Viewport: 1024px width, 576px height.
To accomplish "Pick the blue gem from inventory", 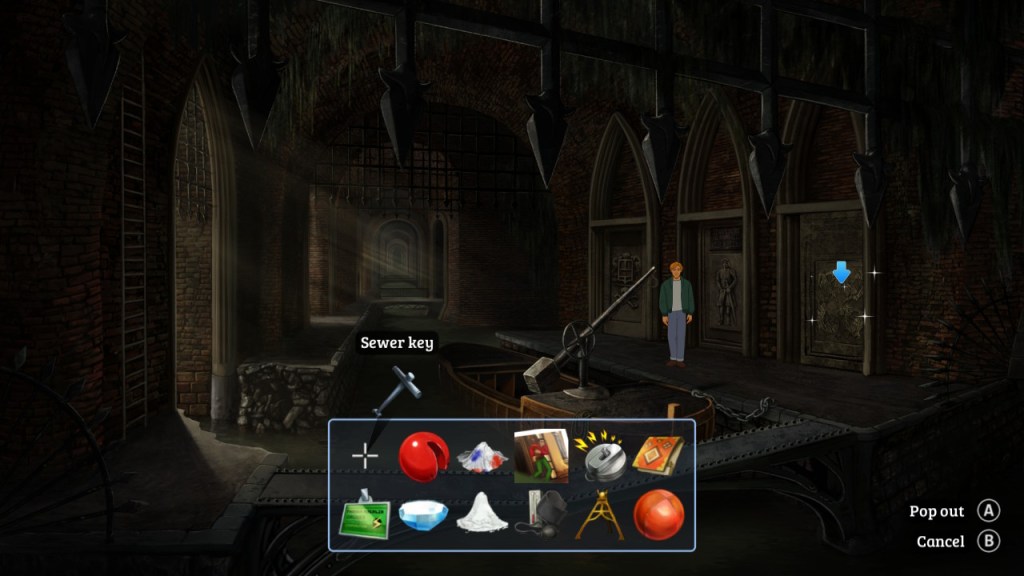I will point(424,515).
